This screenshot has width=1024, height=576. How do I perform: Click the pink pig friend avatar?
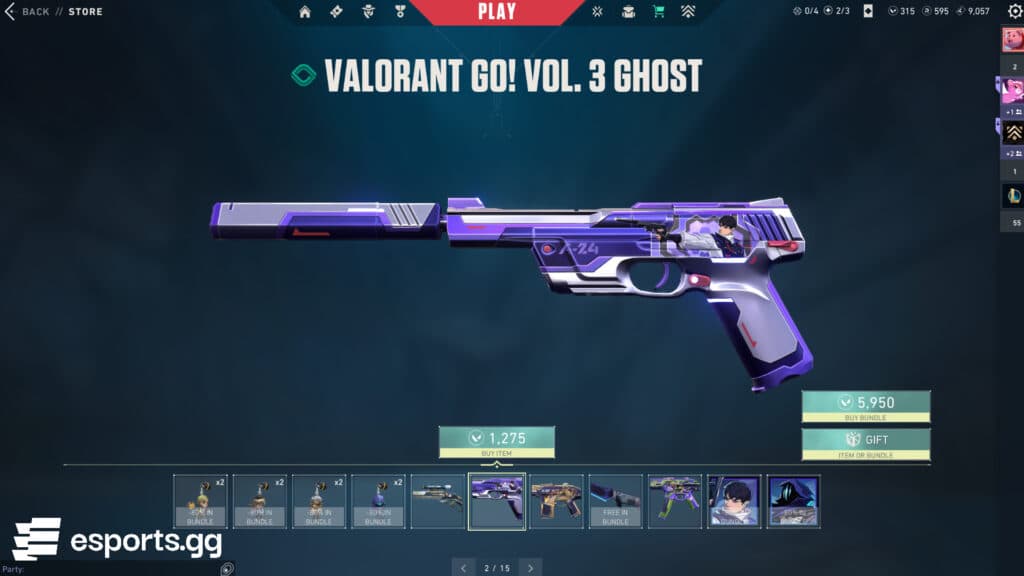point(1011,40)
